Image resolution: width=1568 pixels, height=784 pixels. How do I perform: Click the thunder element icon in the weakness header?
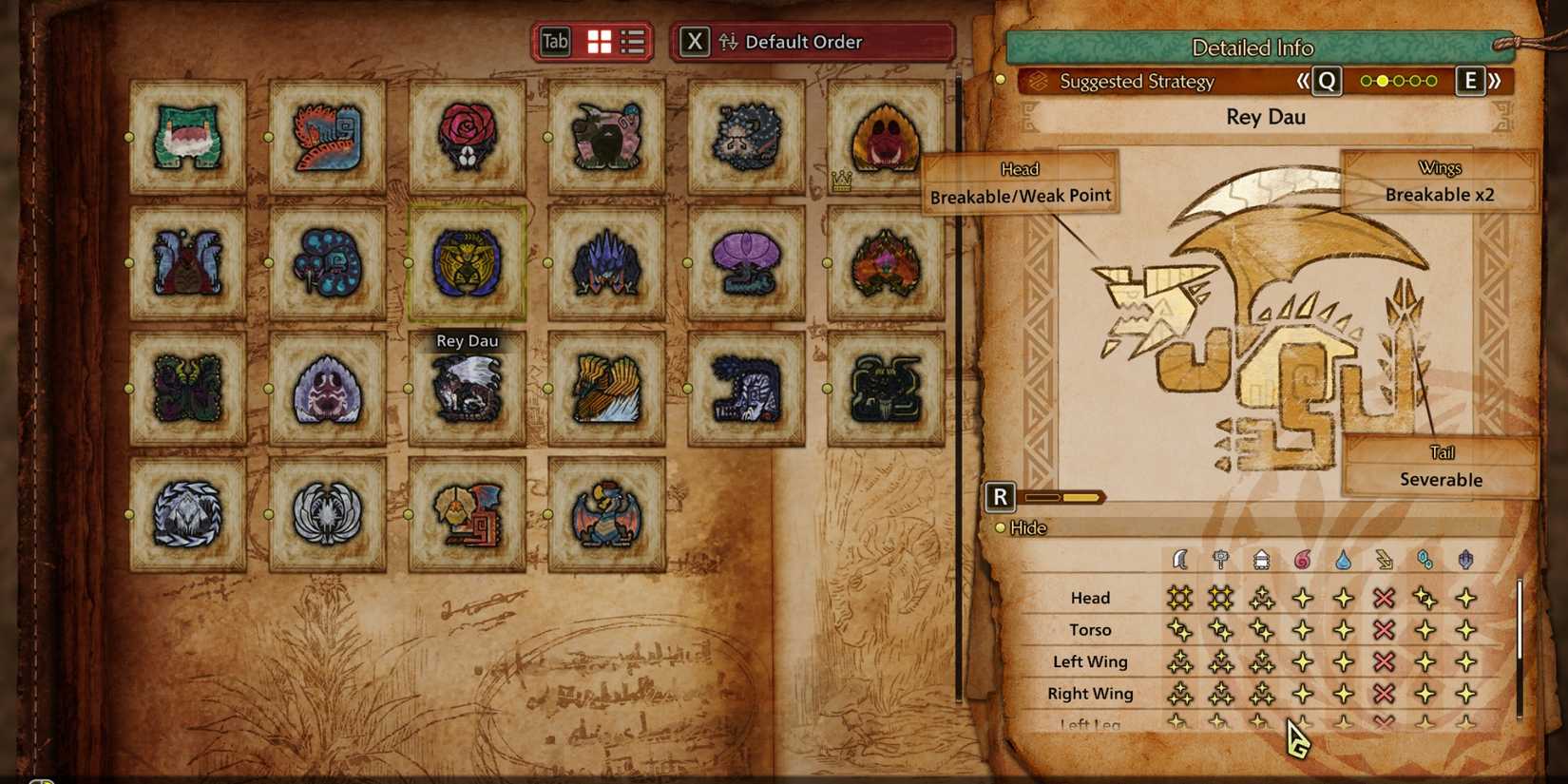coord(1384,560)
